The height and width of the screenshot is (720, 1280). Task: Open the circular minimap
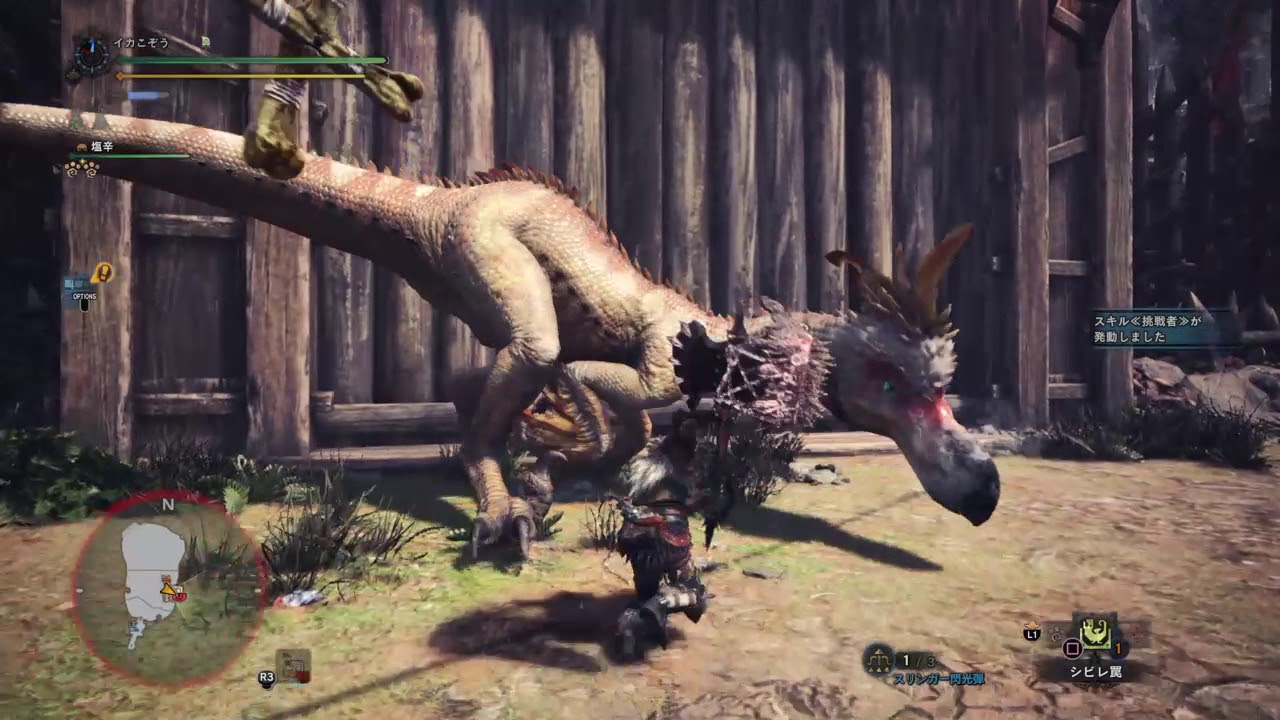click(x=168, y=588)
